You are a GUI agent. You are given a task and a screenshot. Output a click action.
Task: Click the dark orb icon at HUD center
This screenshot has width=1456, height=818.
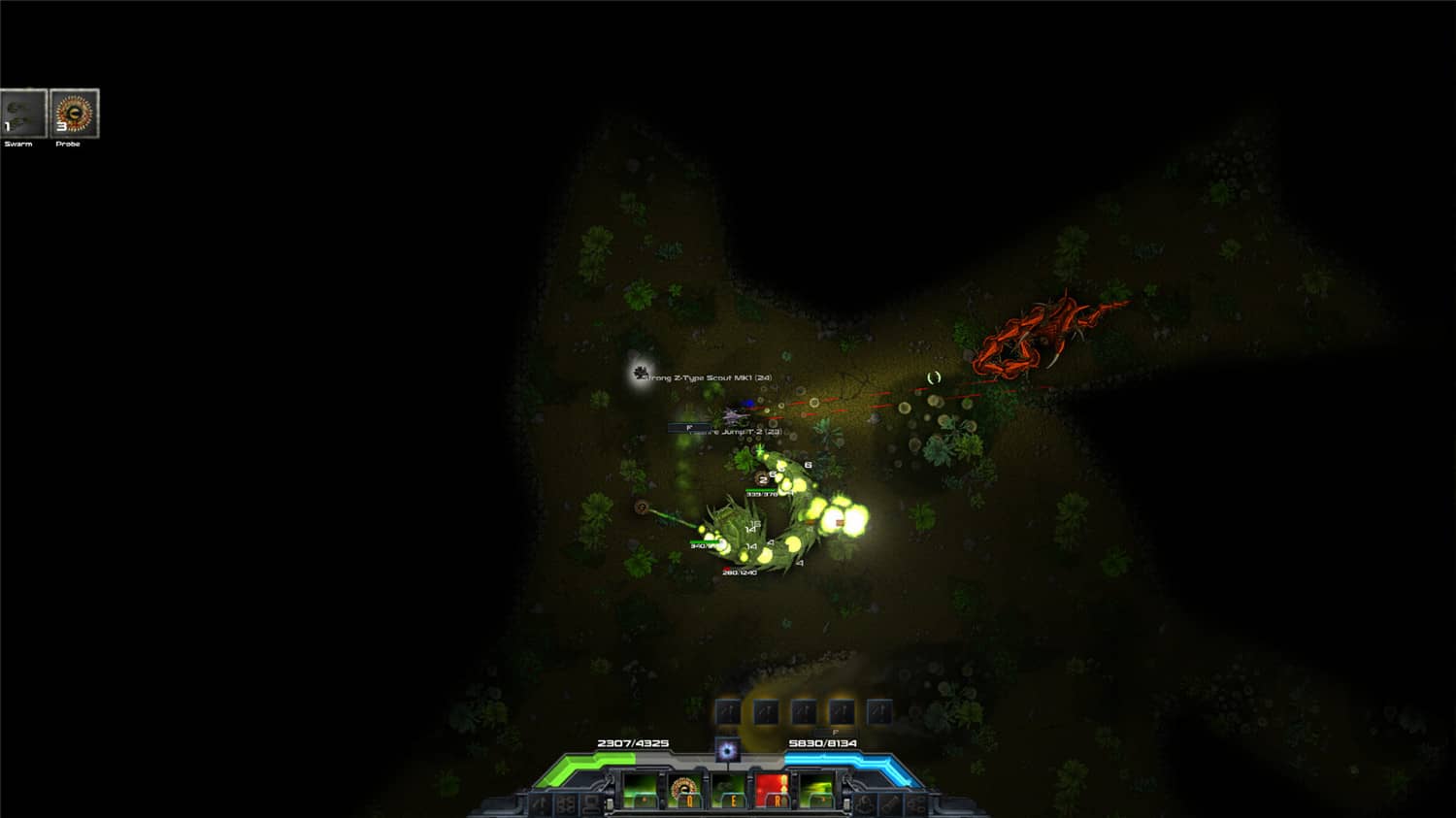tap(727, 750)
